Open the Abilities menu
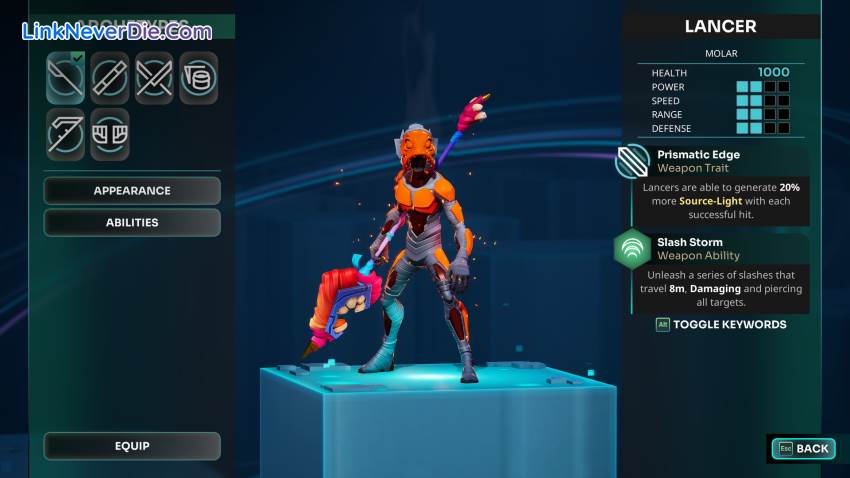850x478 pixels. click(x=132, y=222)
